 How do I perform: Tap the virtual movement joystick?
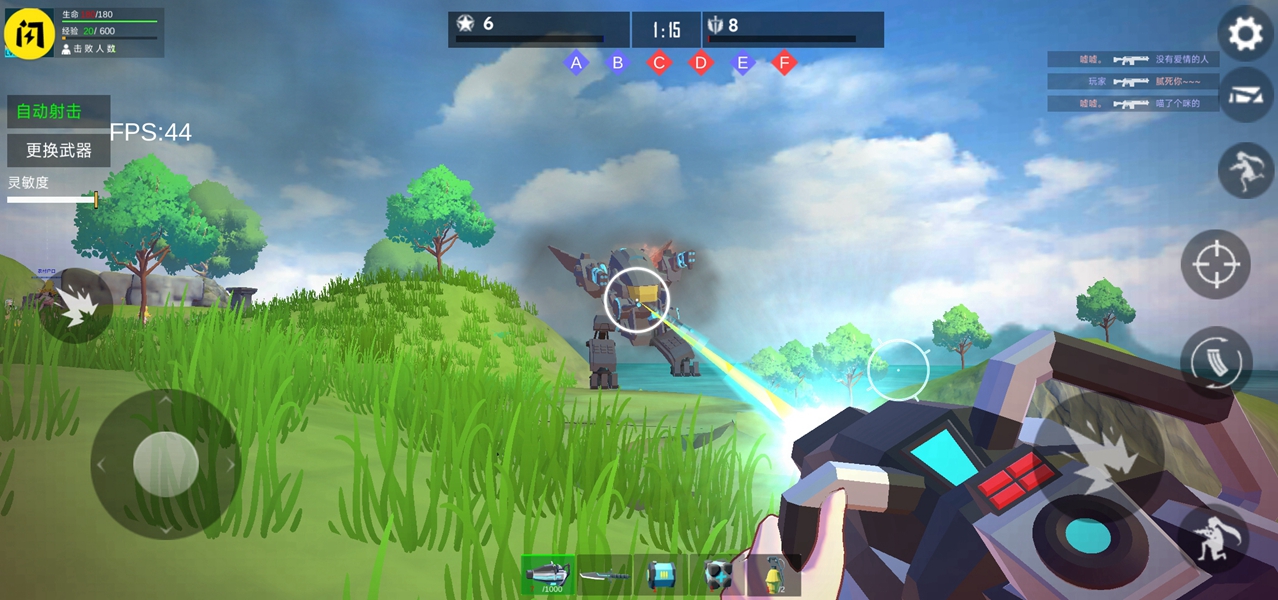[165, 464]
